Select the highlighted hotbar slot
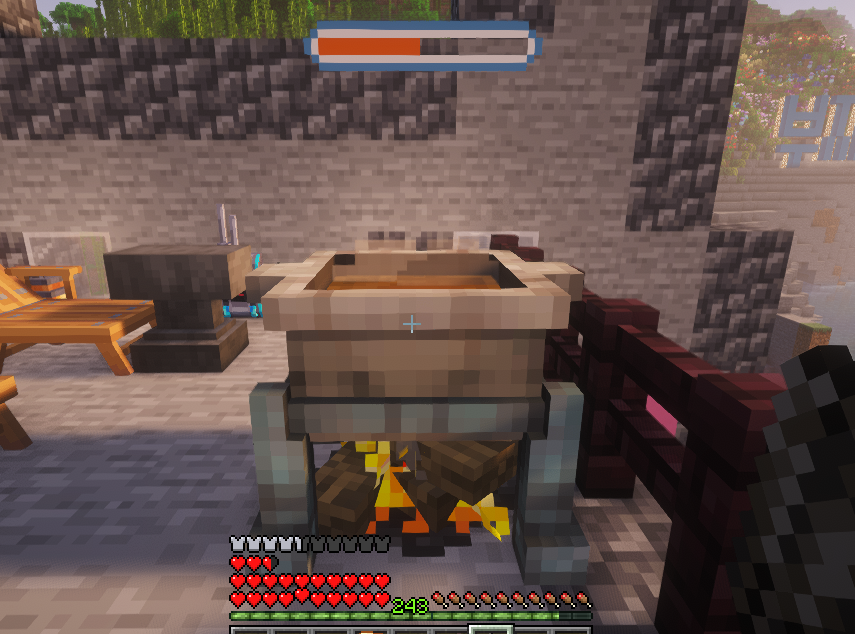Screen dimensions: 855x634 490,630
